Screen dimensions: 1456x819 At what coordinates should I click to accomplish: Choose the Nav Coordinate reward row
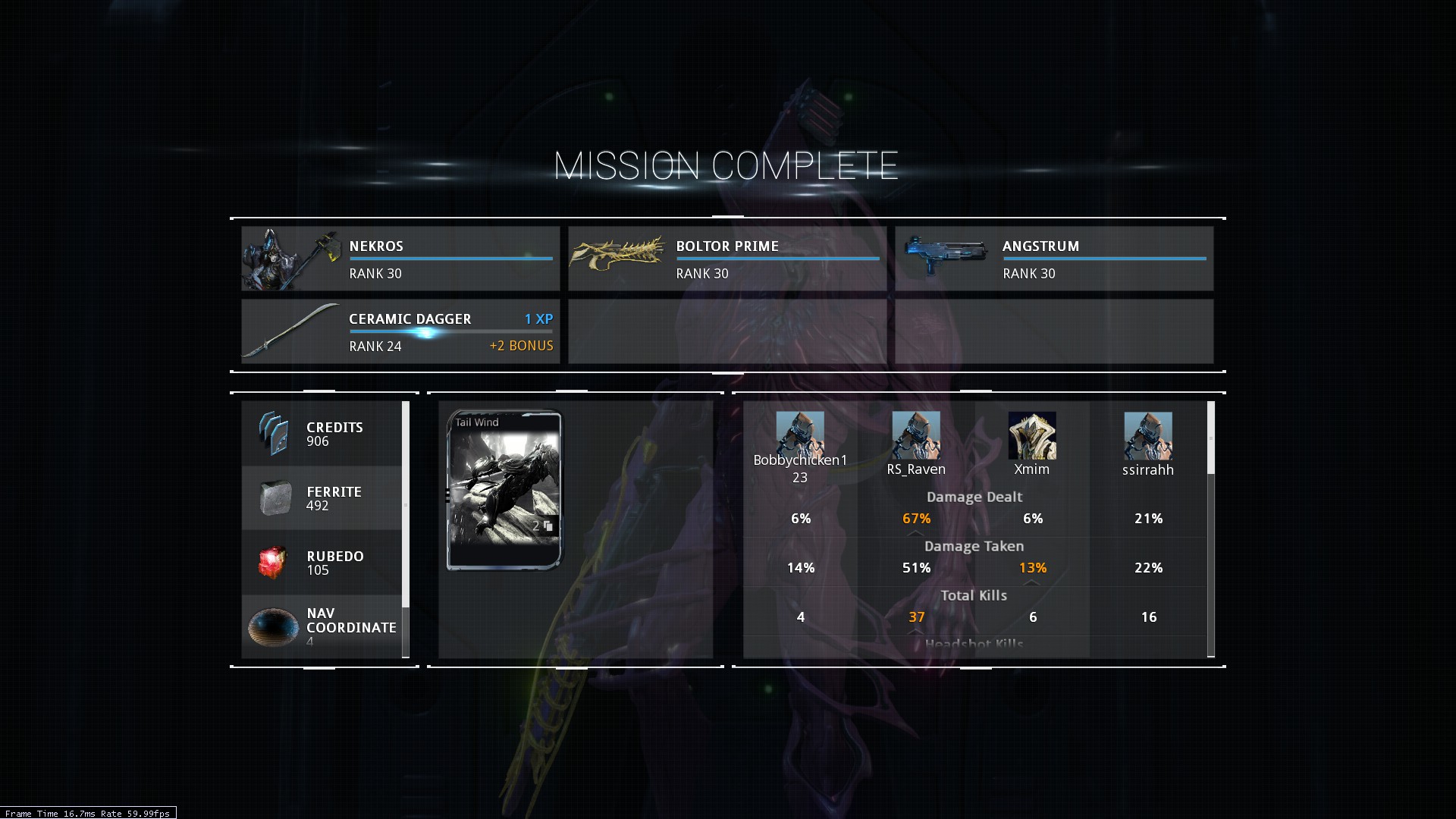(322, 626)
